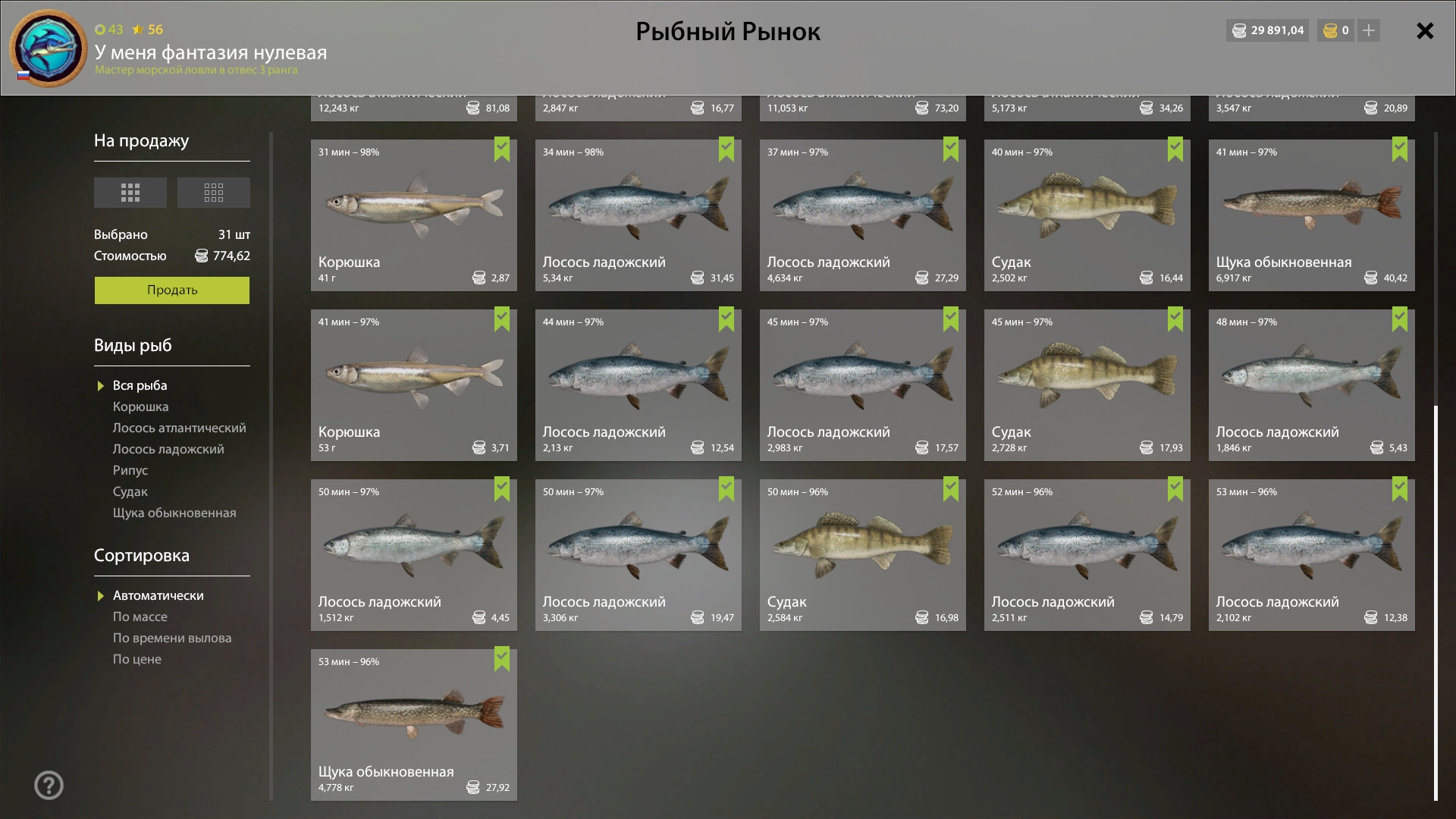Sort fish По цене
Viewport: 1456px width, 819px height.
click(x=137, y=659)
